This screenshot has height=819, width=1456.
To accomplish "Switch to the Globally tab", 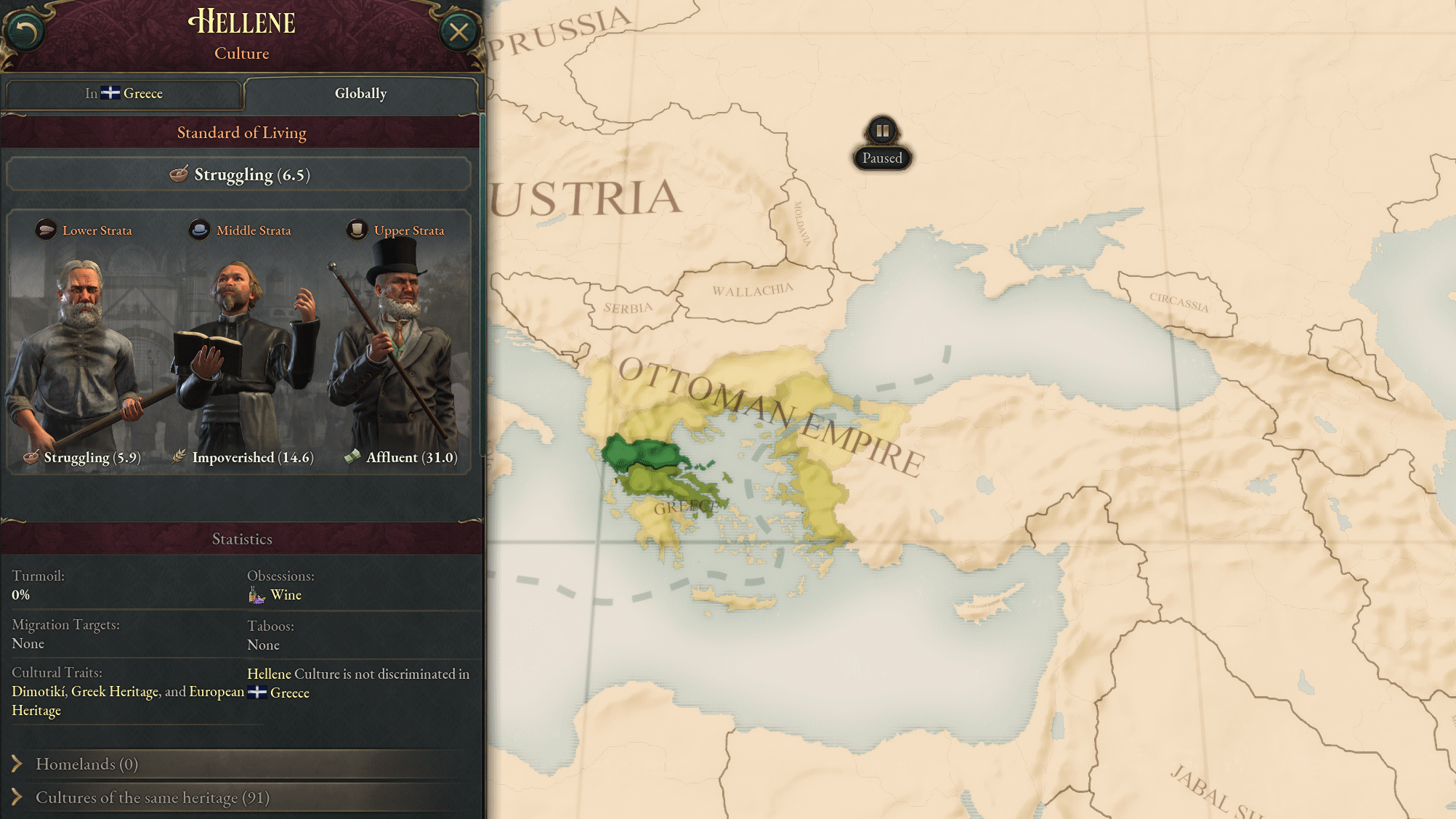I will coord(360,93).
